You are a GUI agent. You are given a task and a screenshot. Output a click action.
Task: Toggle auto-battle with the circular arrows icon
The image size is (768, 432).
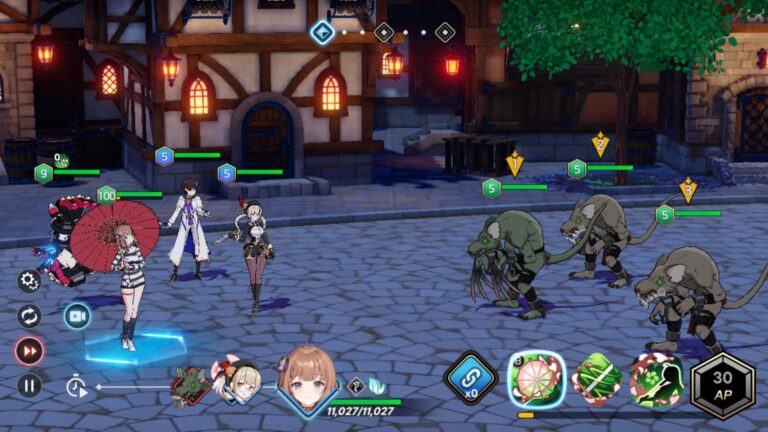(x=29, y=316)
